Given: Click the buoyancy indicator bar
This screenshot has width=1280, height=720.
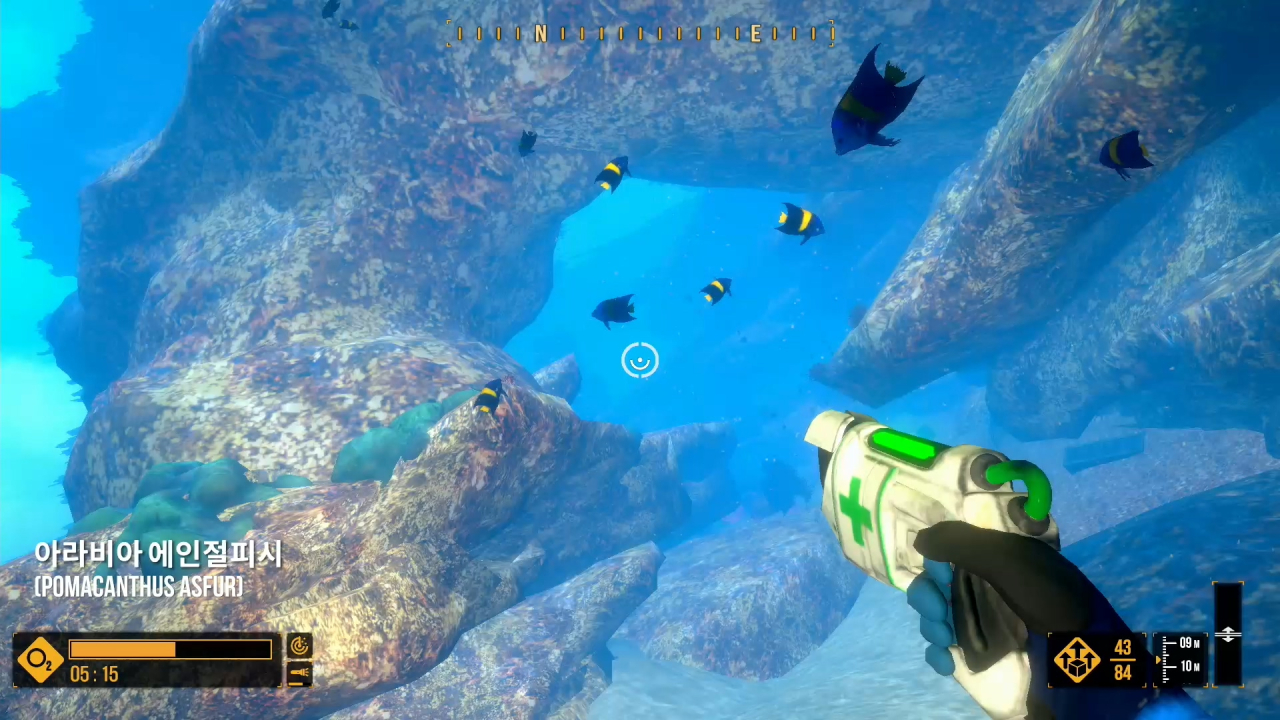Looking at the screenshot, I should [x=1227, y=634].
